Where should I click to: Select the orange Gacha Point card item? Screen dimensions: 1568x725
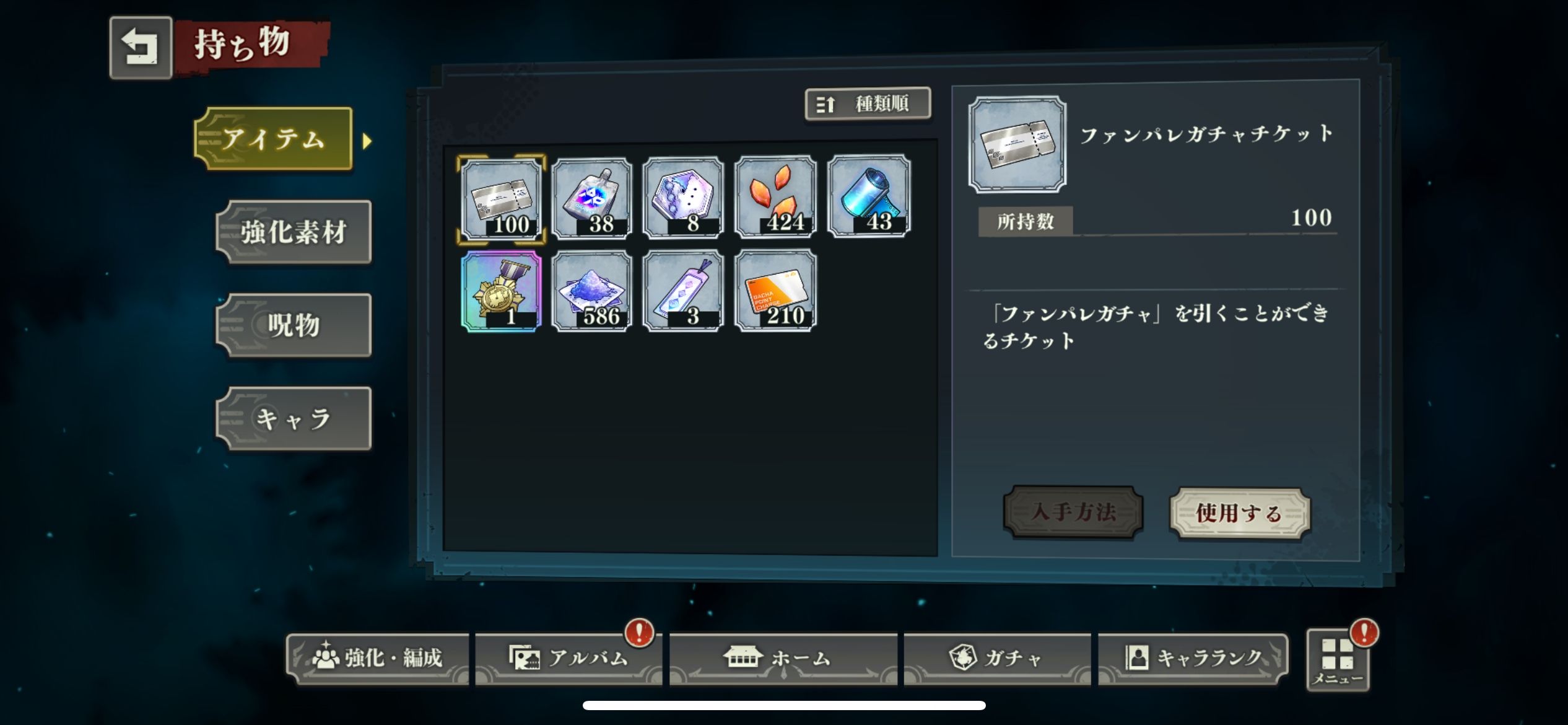pos(775,291)
